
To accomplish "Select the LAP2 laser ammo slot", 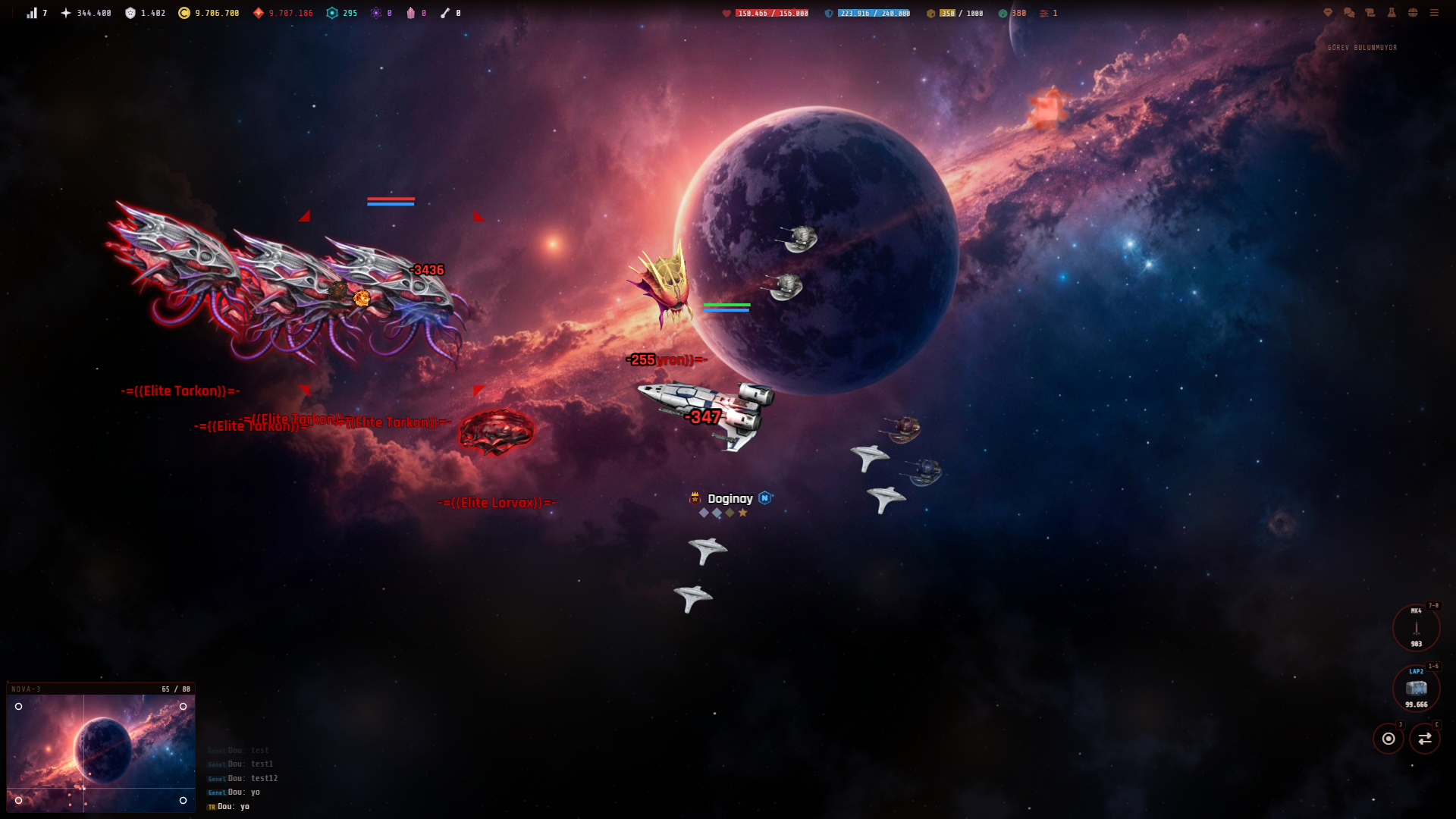I will coord(1416,688).
